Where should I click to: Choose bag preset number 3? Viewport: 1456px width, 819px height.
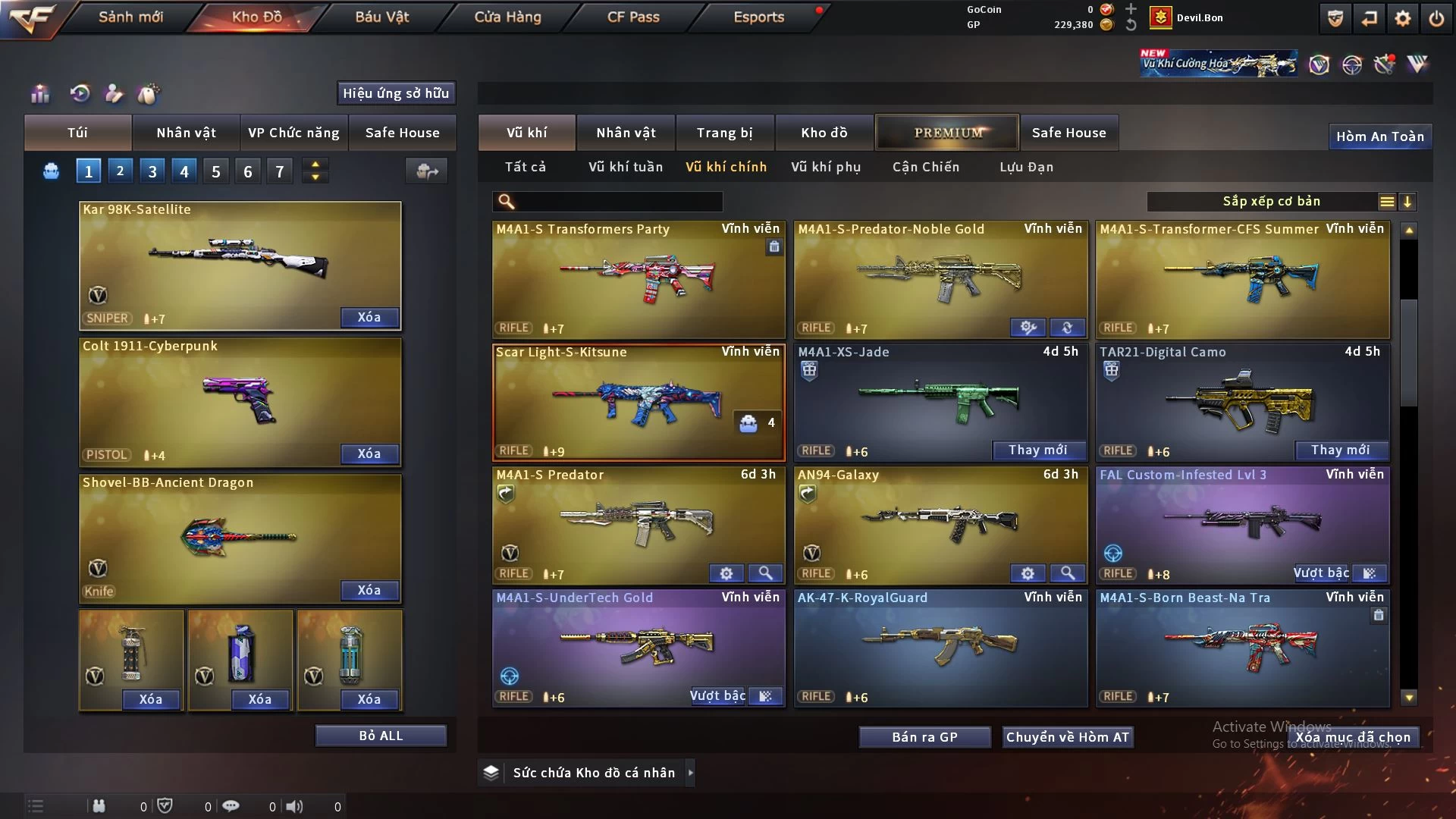tap(152, 171)
